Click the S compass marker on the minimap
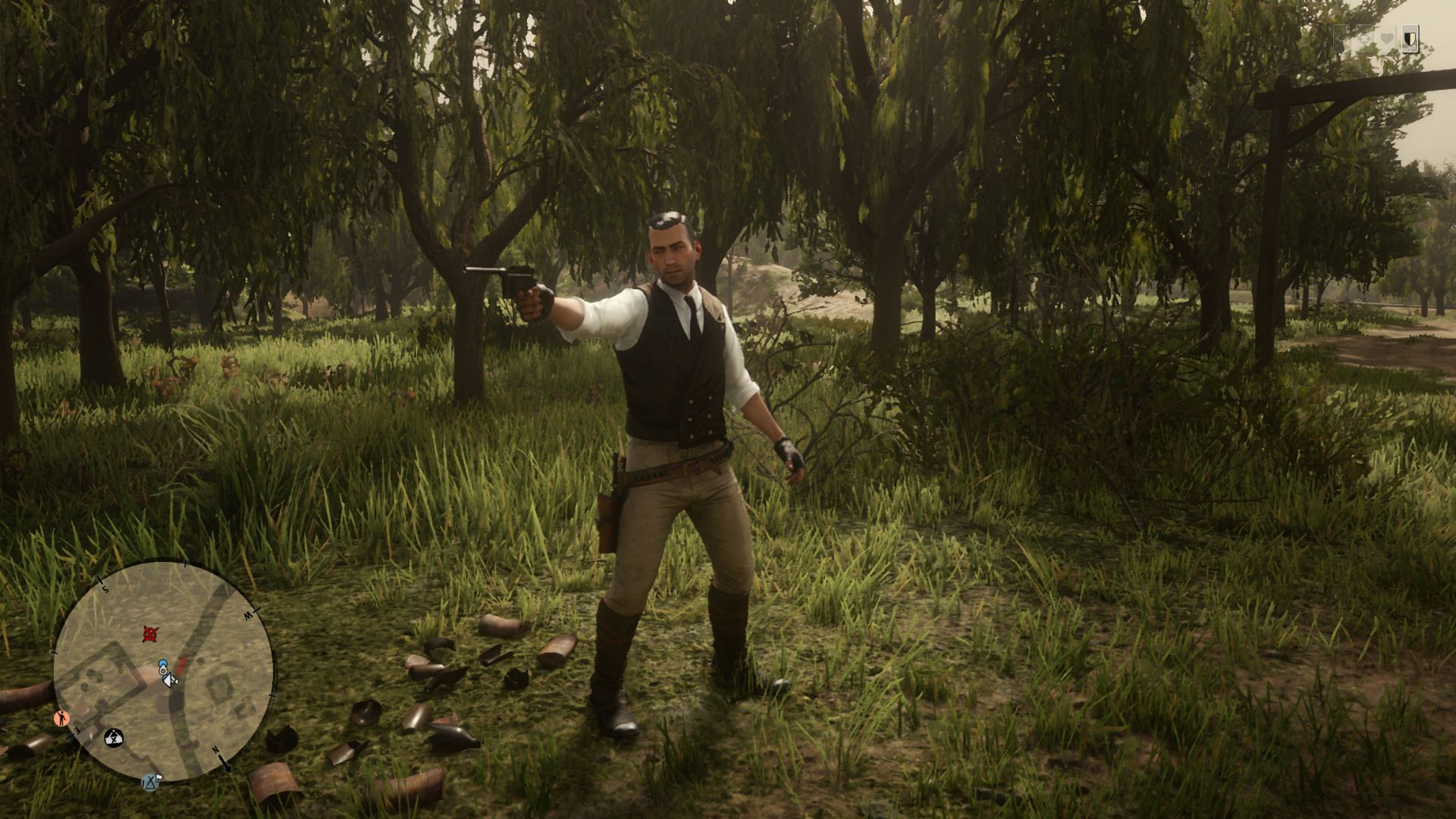 (105, 588)
